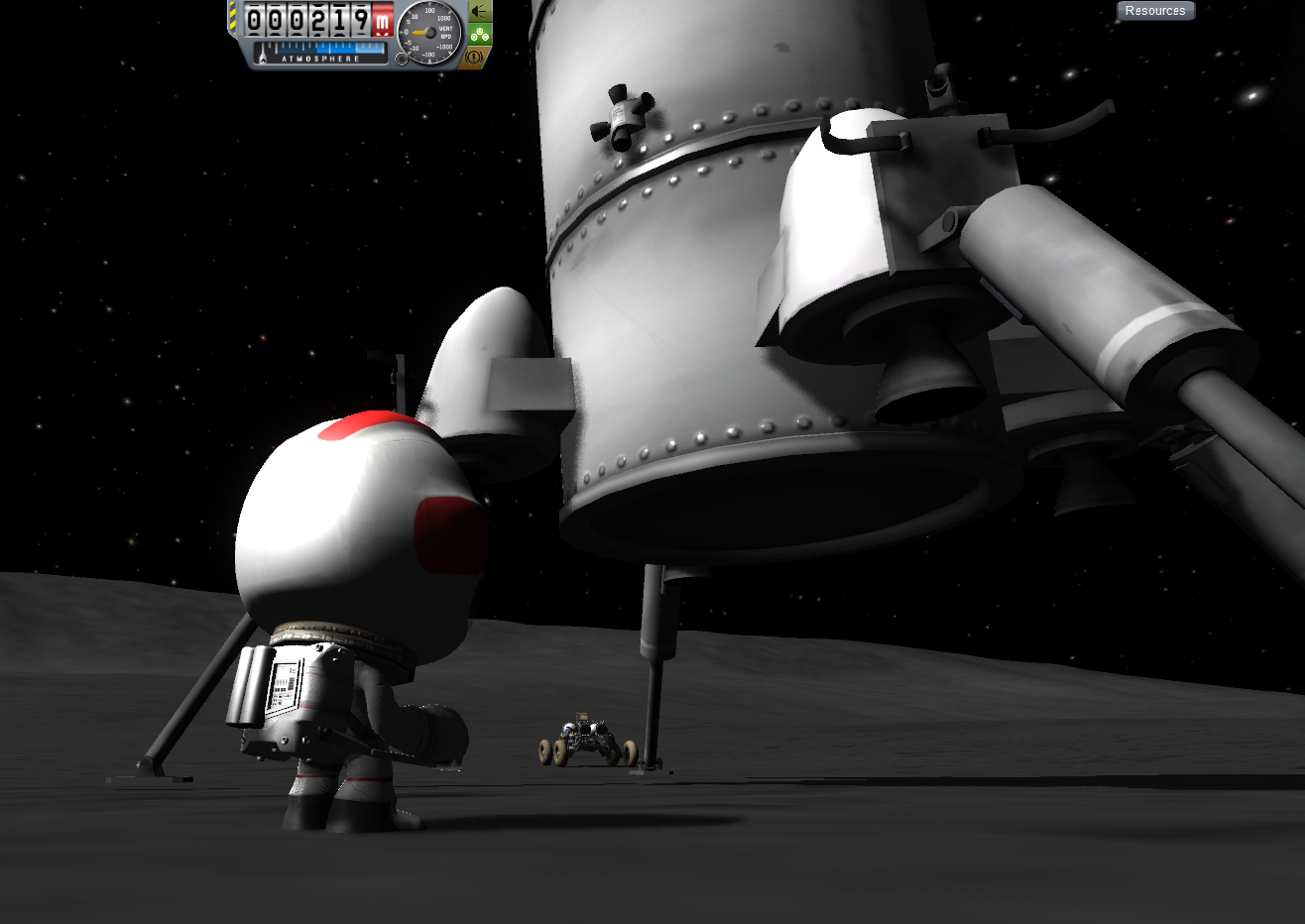Toggle the lights button on the altimeter
The height and width of the screenshot is (924, 1305).
click(x=479, y=12)
